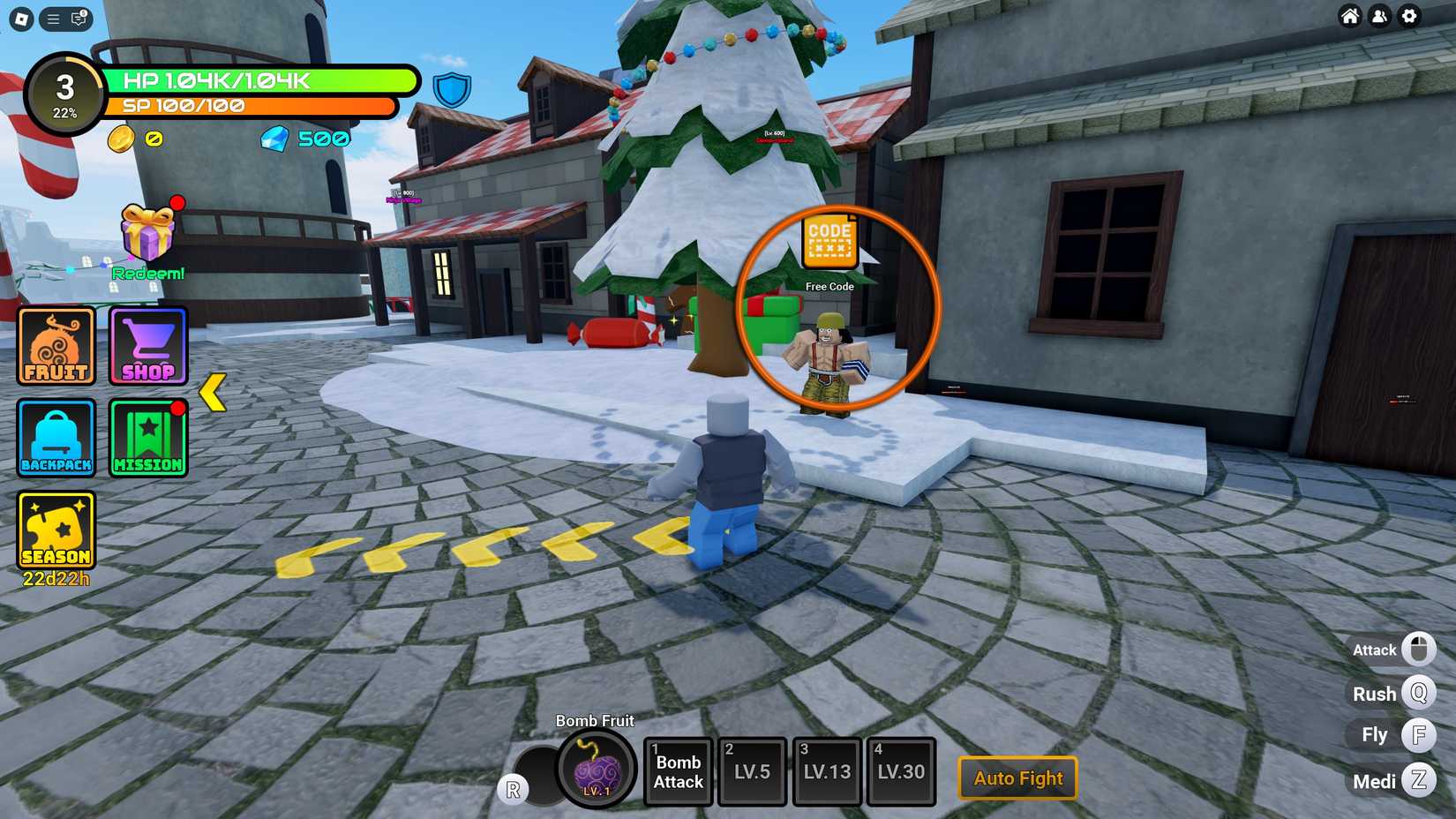Open the Roblox home menu icon top-right

point(1349,16)
